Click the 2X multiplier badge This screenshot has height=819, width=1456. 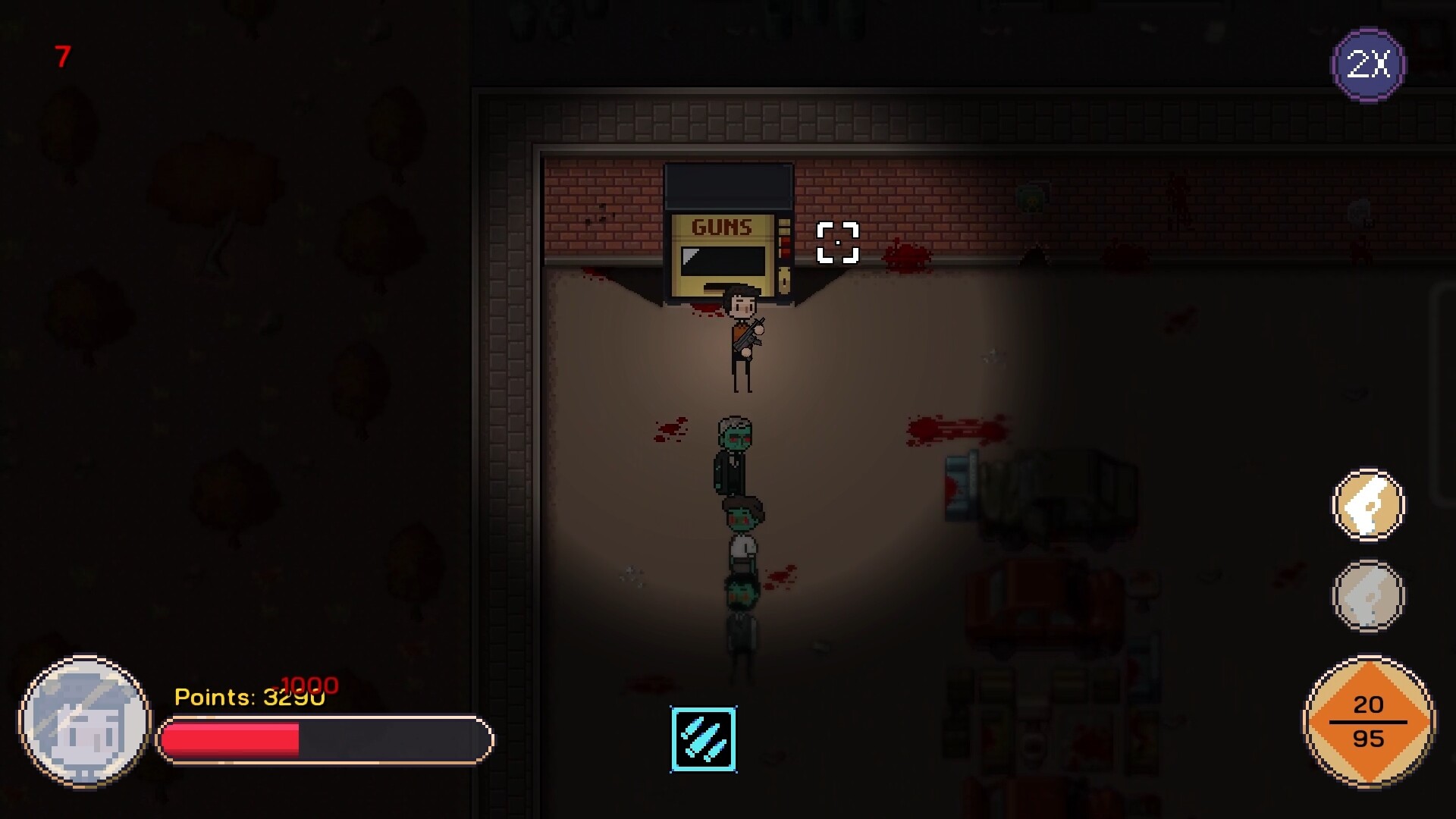(1369, 64)
